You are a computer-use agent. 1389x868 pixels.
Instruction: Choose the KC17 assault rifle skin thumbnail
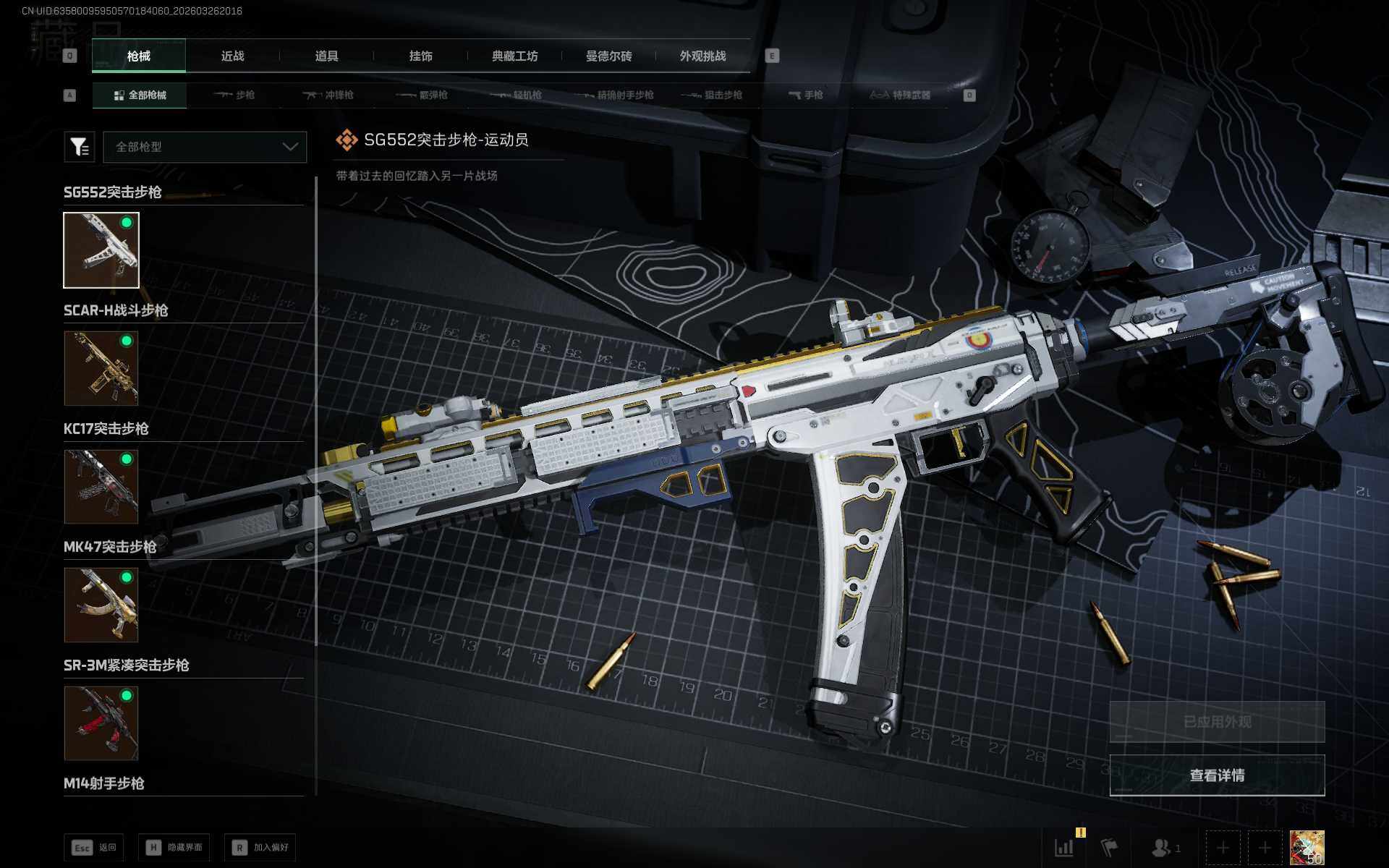[x=101, y=487]
